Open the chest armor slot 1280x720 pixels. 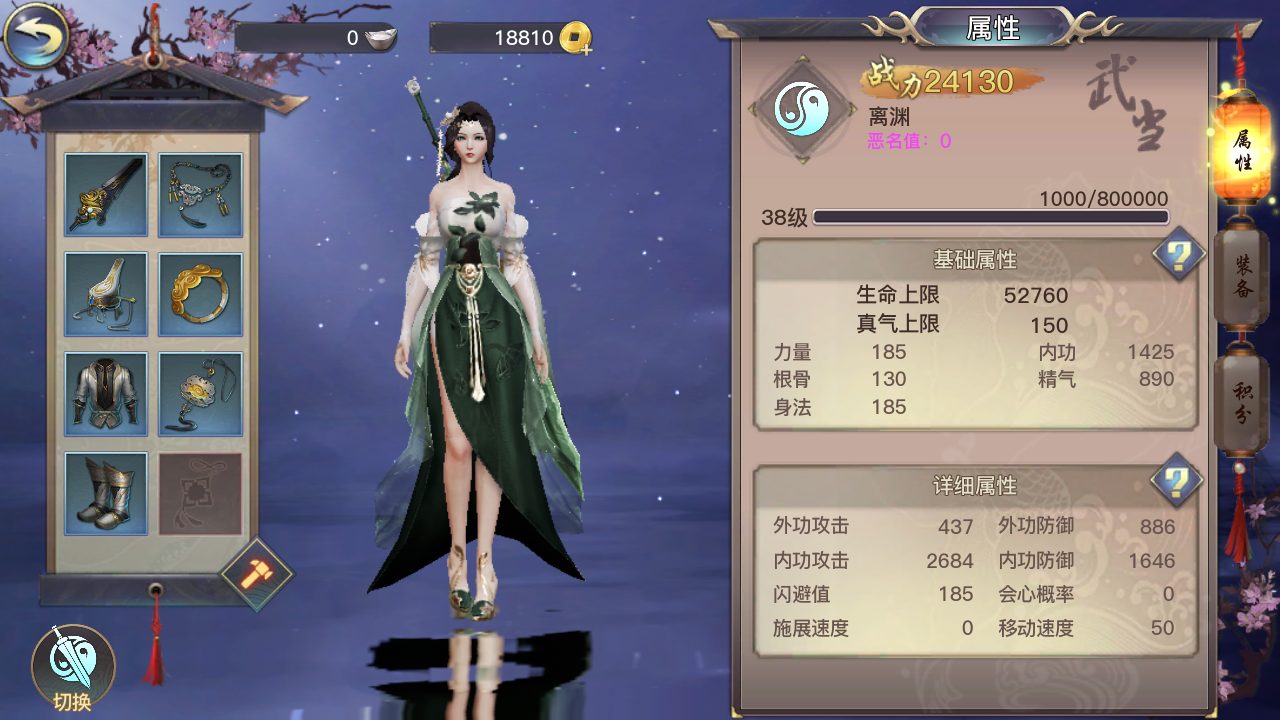(x=105, y=392)
